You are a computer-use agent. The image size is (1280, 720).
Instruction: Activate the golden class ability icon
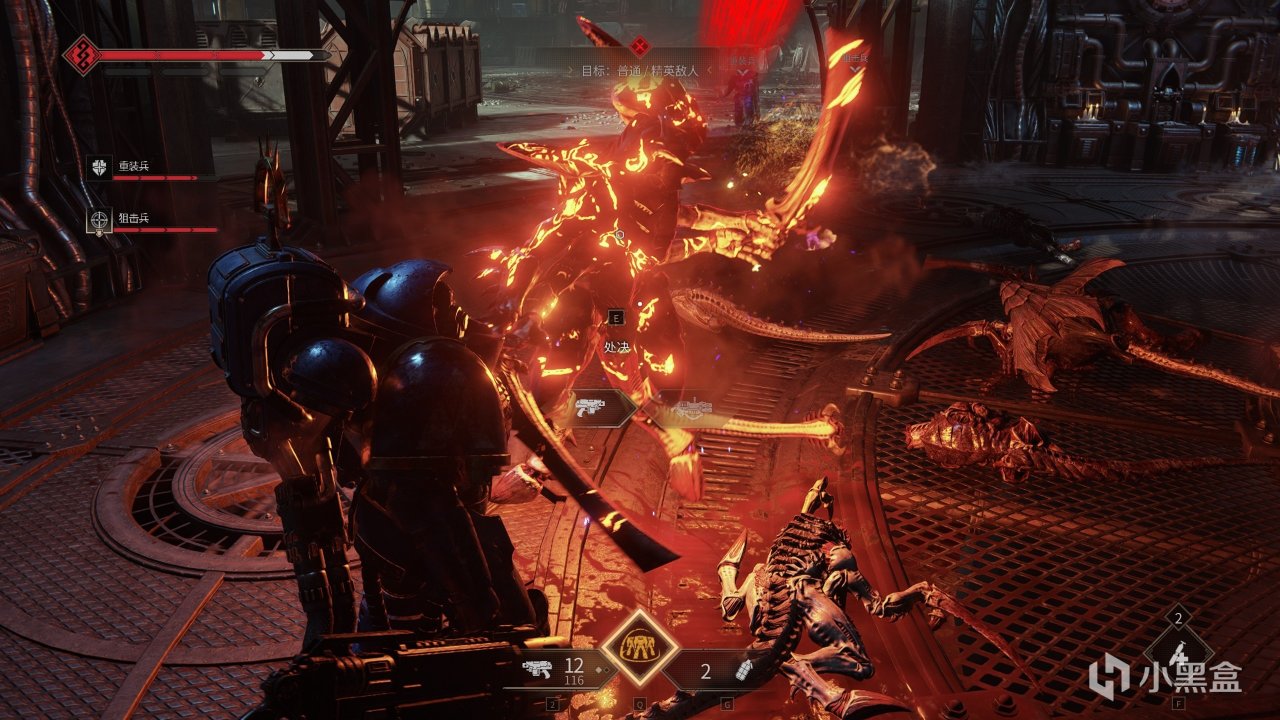tap(632, 646)
